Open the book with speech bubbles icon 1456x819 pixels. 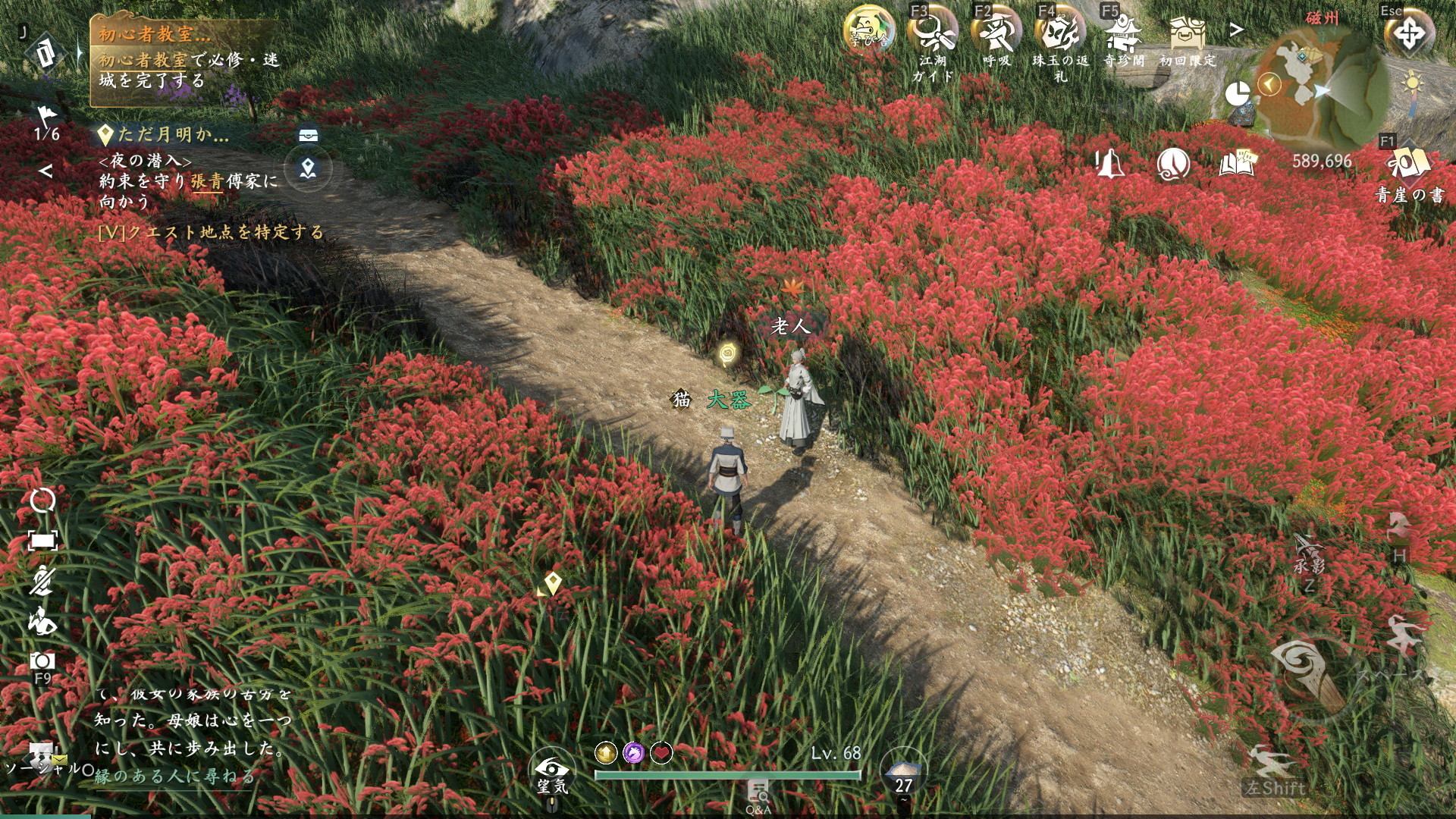[1238, 163]
